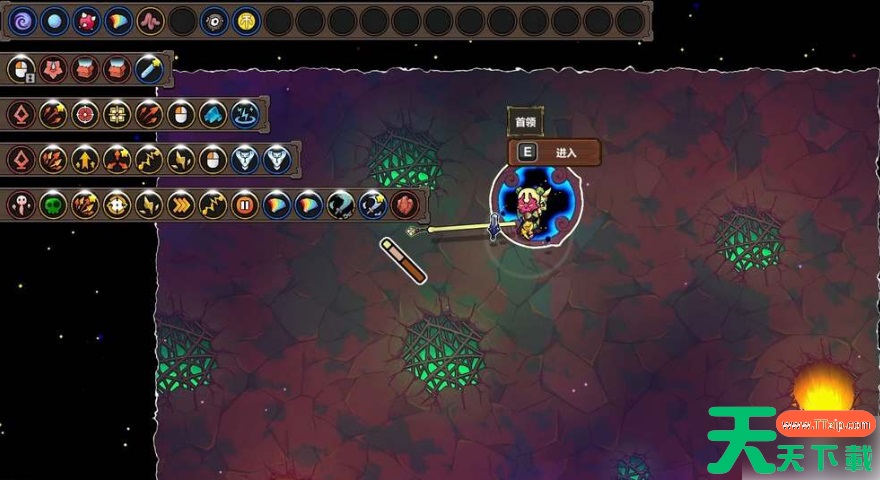Viewport: 880px width, 480px height.
Task: Choose the scythe icon
Action: (x=341, y=206)
